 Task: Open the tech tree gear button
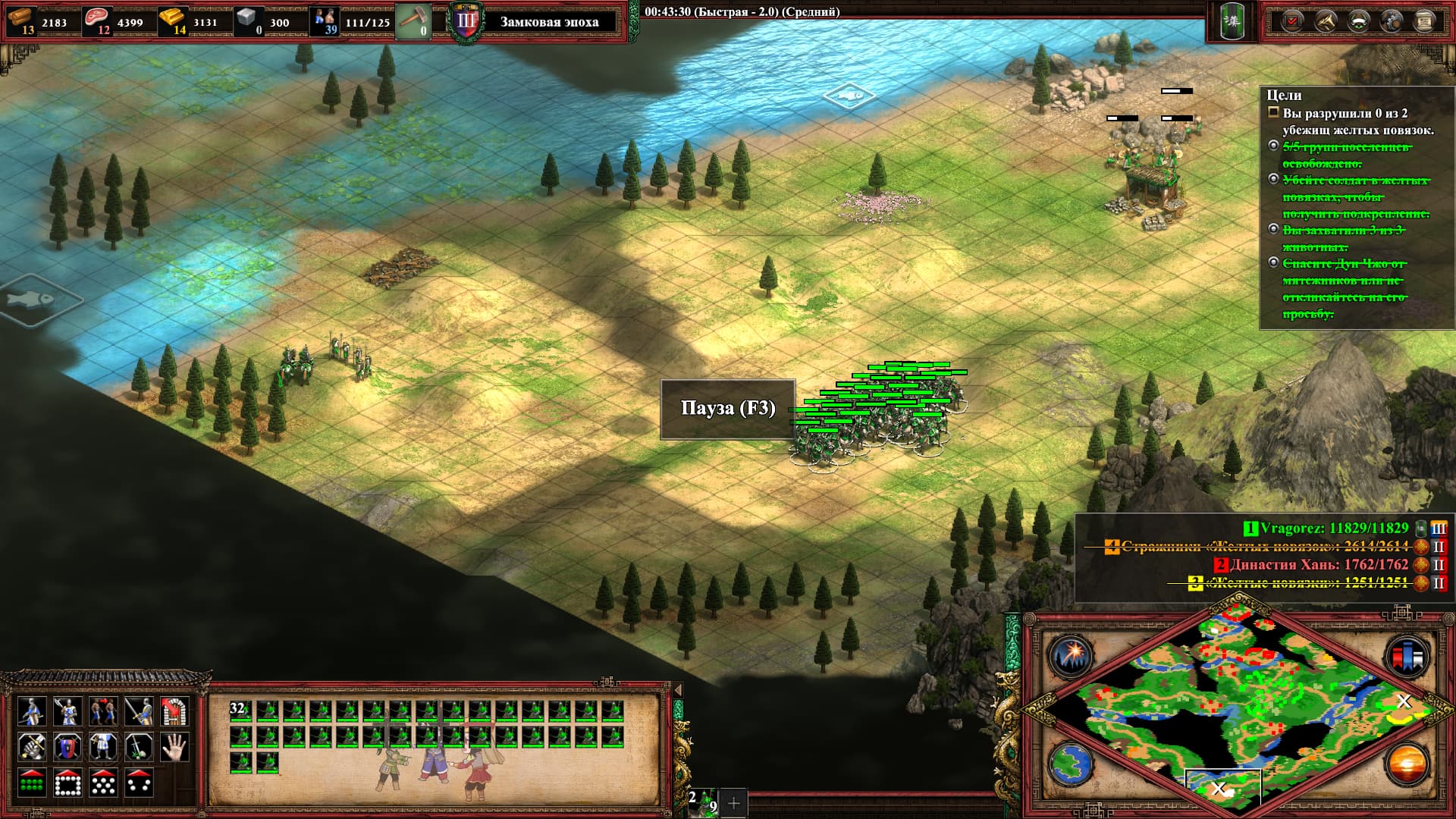[x=1392, y=21]
